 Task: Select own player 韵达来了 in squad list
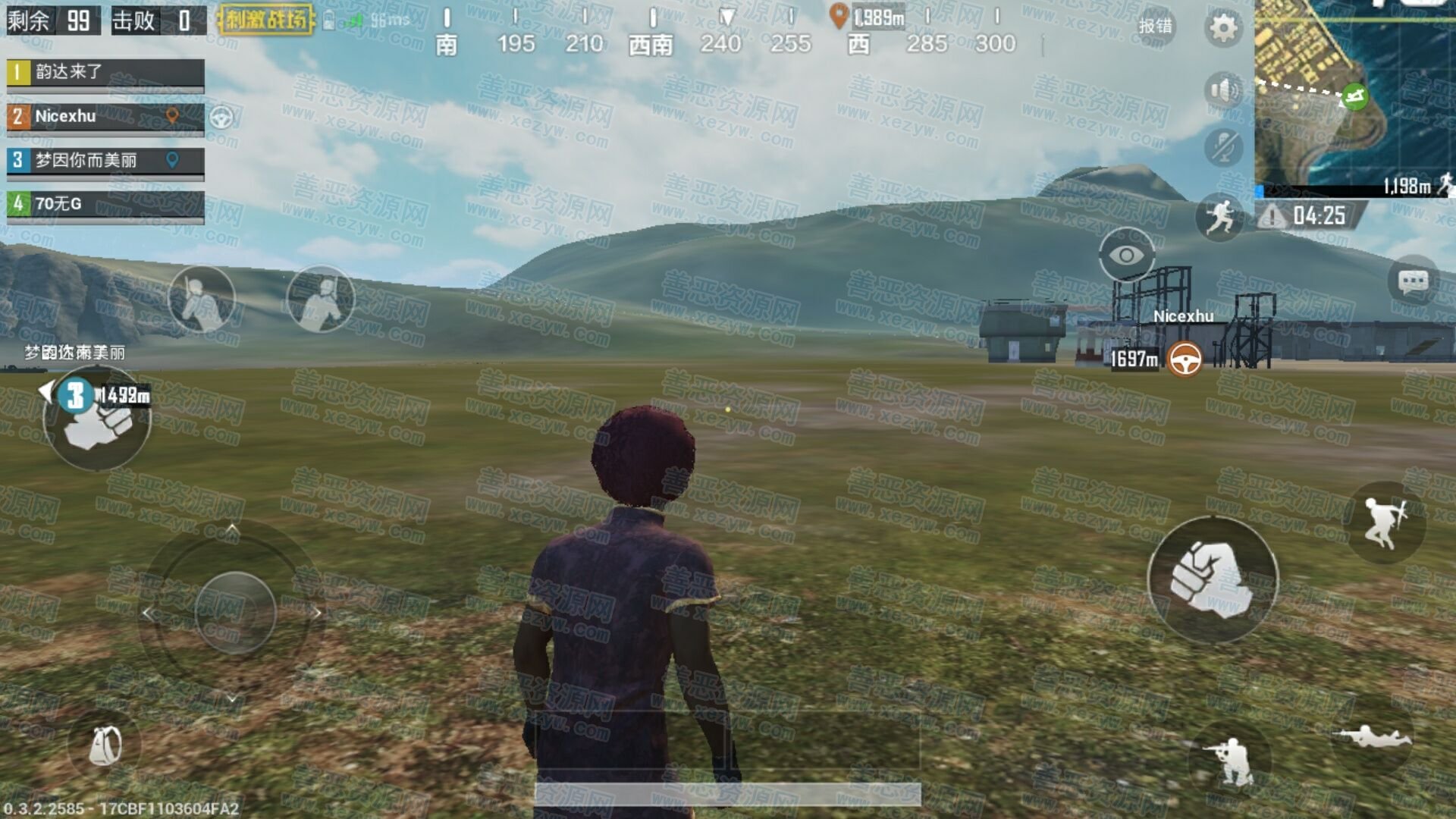(105, 73)
